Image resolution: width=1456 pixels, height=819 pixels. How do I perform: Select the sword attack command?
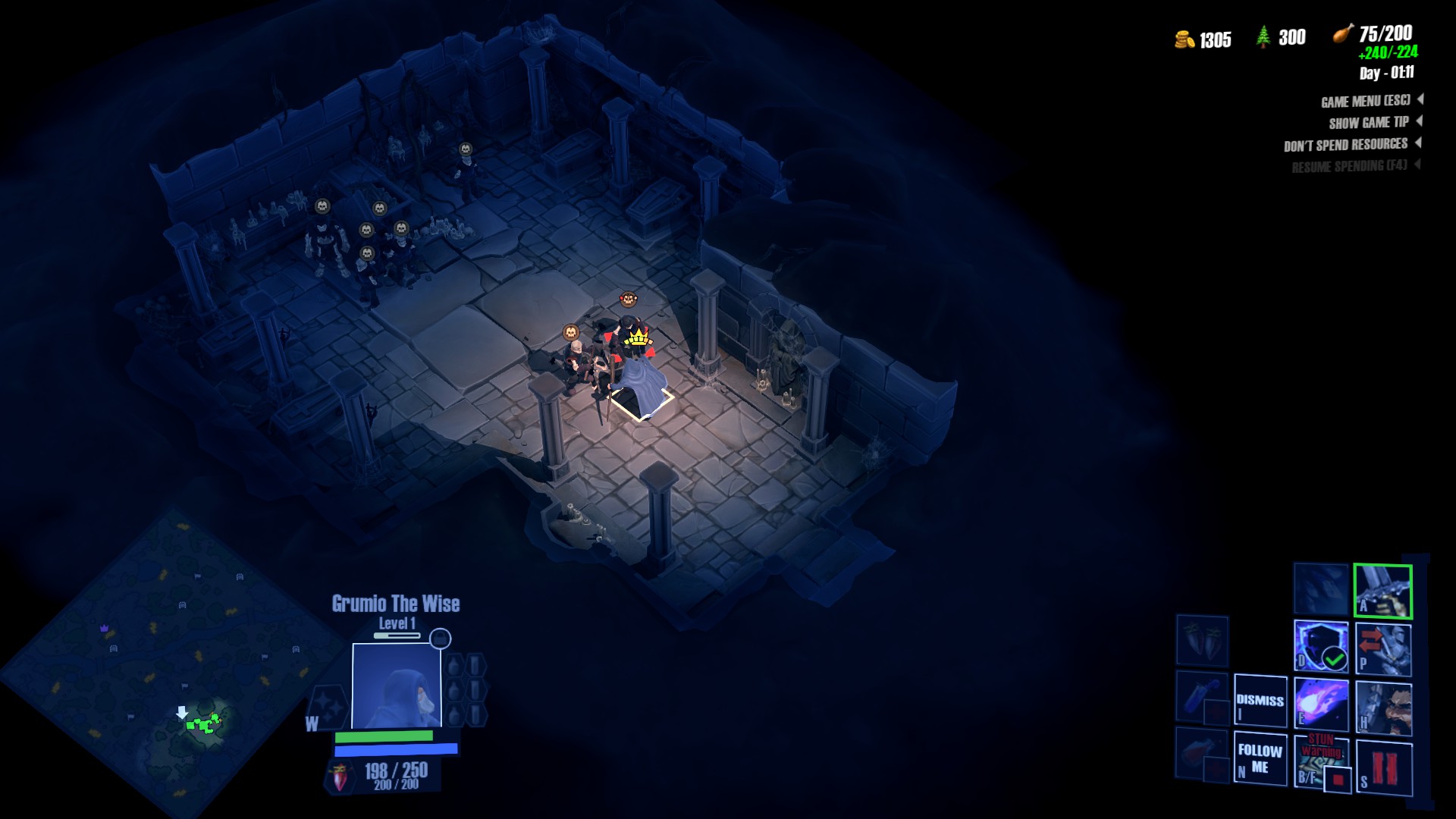1382,591
